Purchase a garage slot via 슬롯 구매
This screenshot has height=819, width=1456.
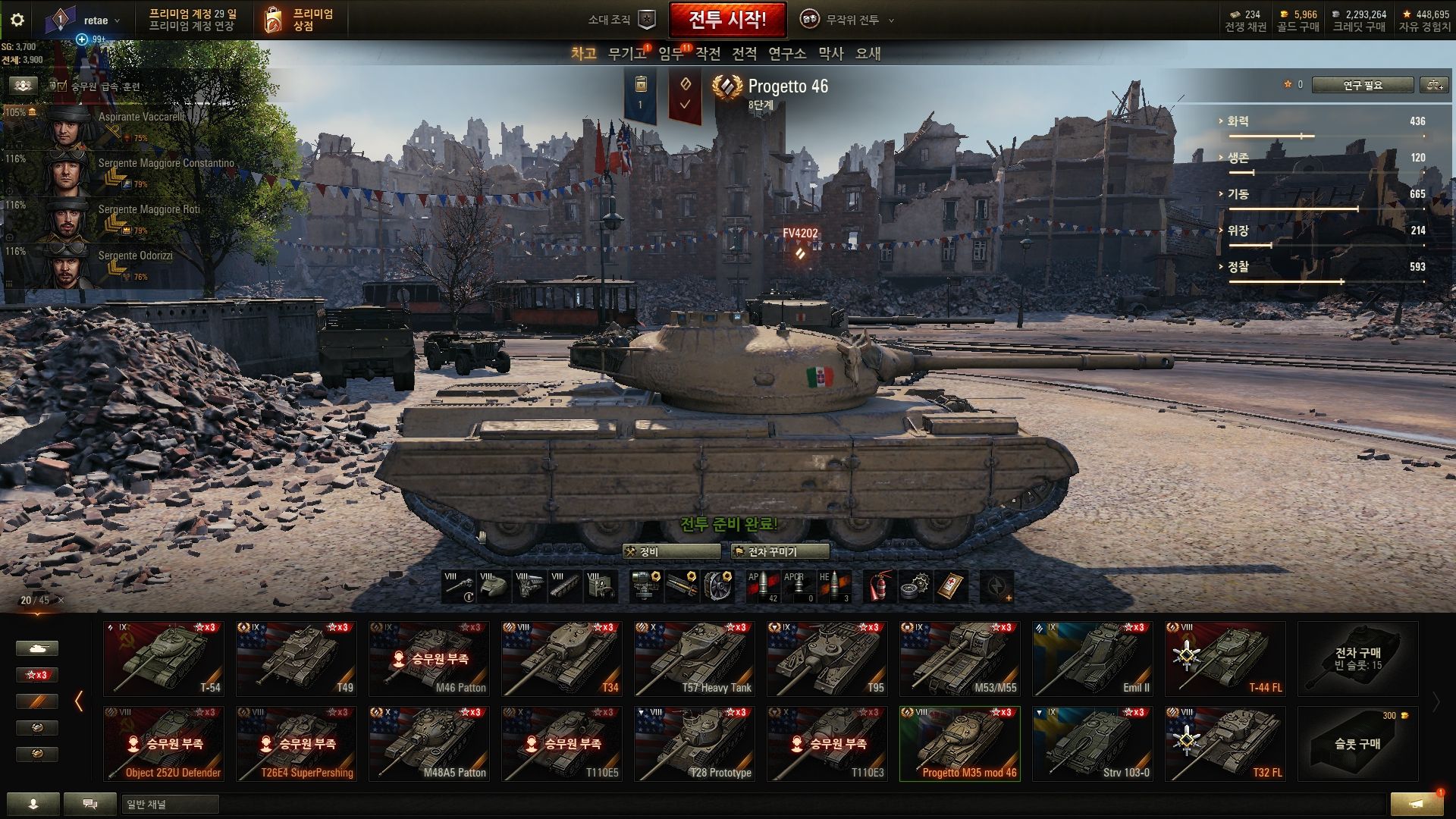(1357, 743)
